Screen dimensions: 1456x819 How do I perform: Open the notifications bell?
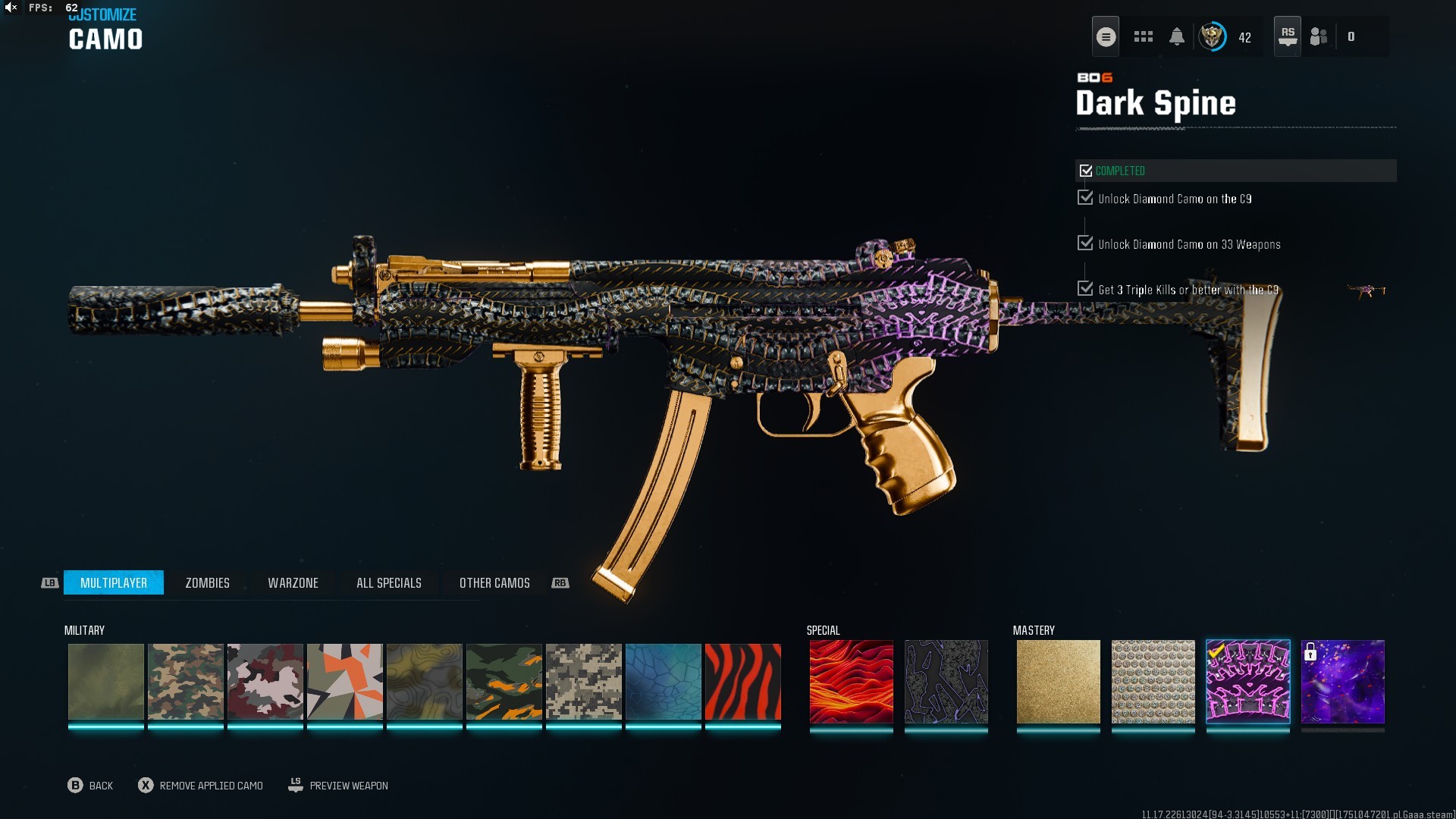tap(1176, 36)
